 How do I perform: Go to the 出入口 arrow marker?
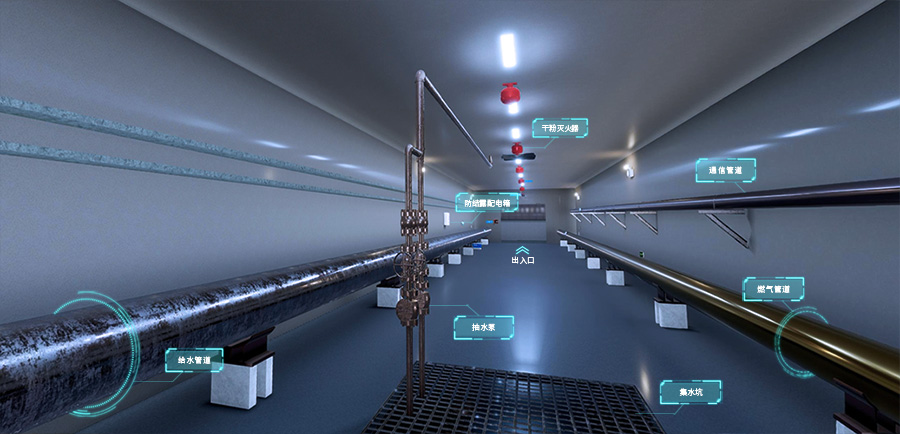coord(522,254)
